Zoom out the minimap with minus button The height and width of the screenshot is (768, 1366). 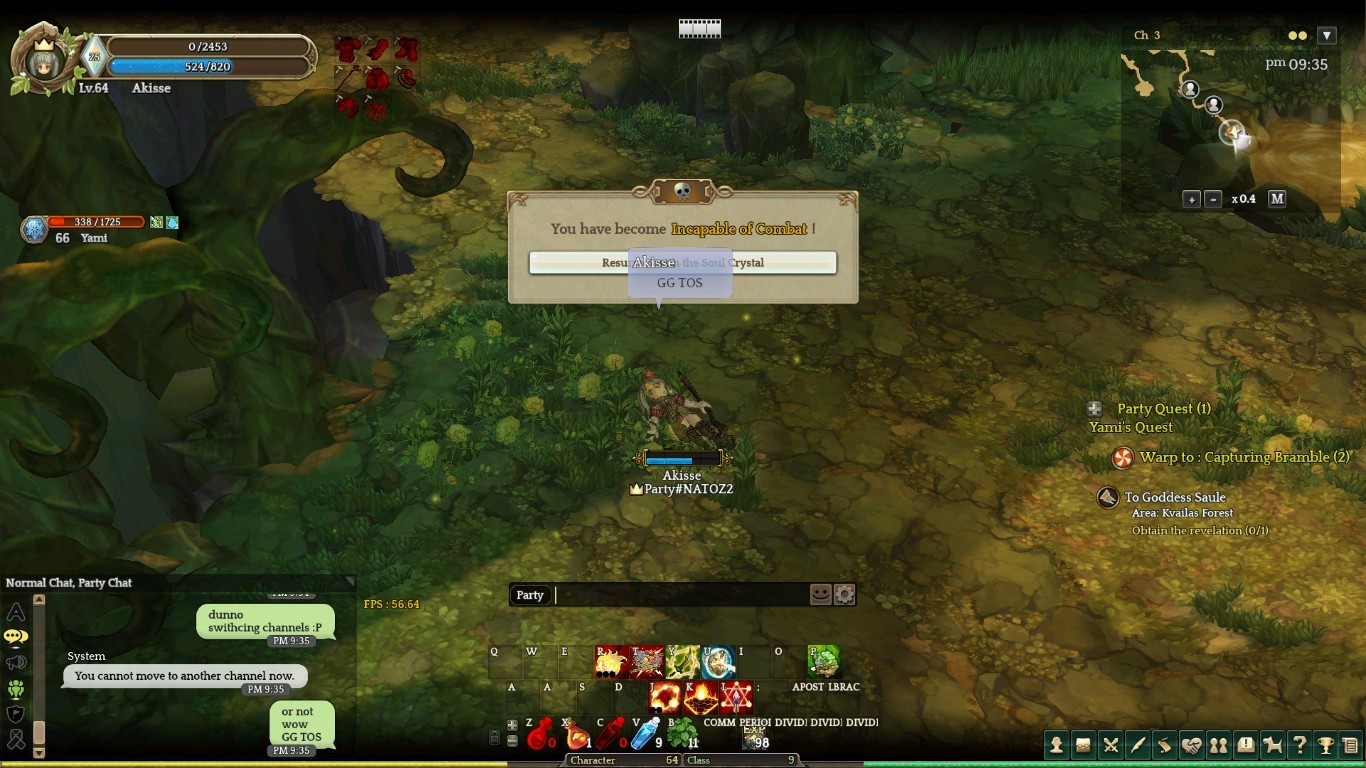click(1213, 199)
